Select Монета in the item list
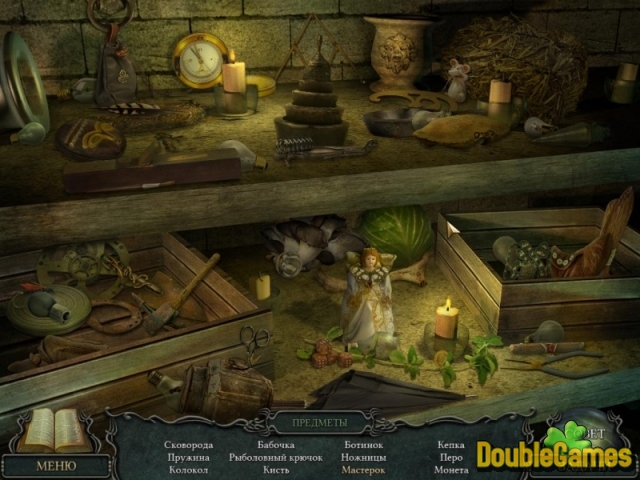Image resolution: width=640 pixels, height=480 pixels. pos(451,469)
